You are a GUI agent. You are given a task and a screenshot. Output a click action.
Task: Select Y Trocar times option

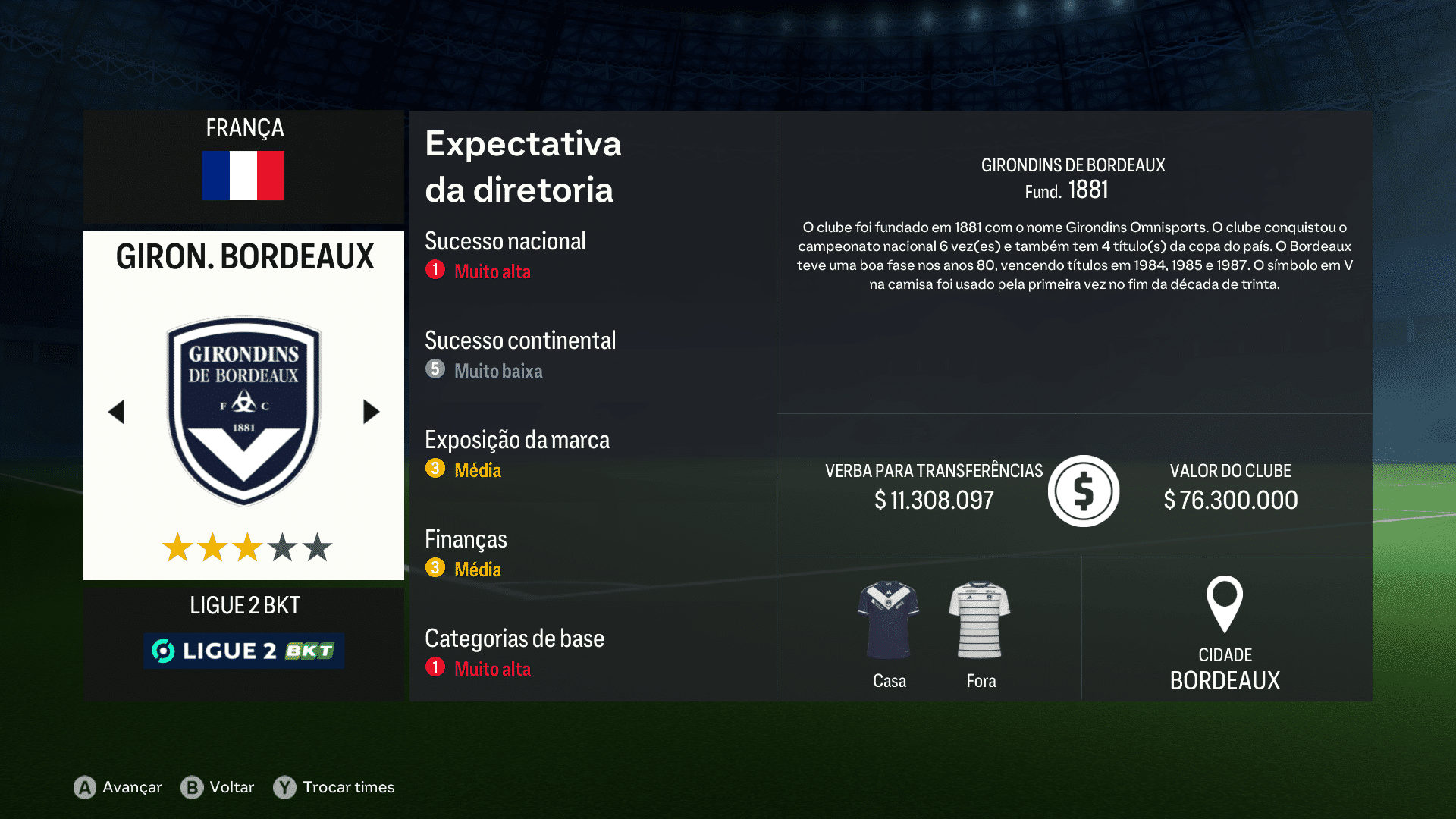(x=334, y=787)
